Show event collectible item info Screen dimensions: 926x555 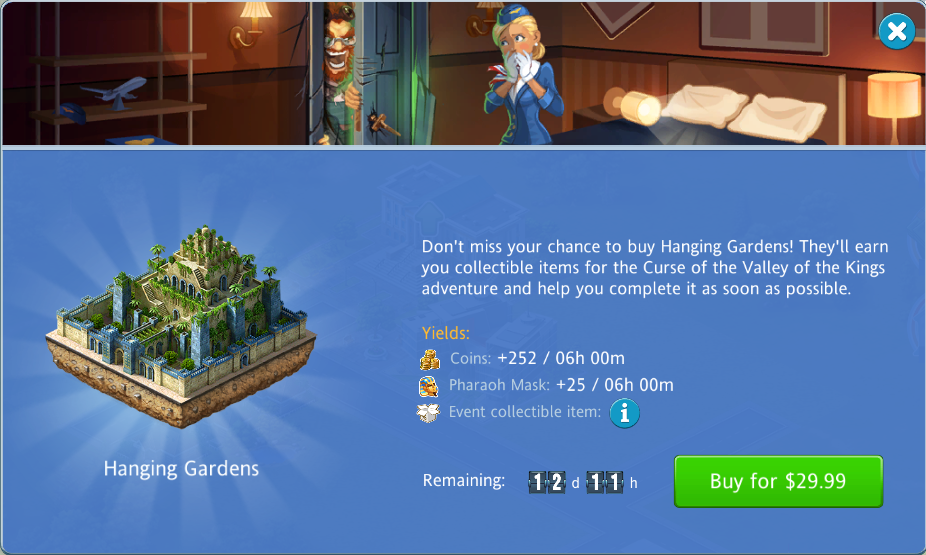(x=624, y=412)
